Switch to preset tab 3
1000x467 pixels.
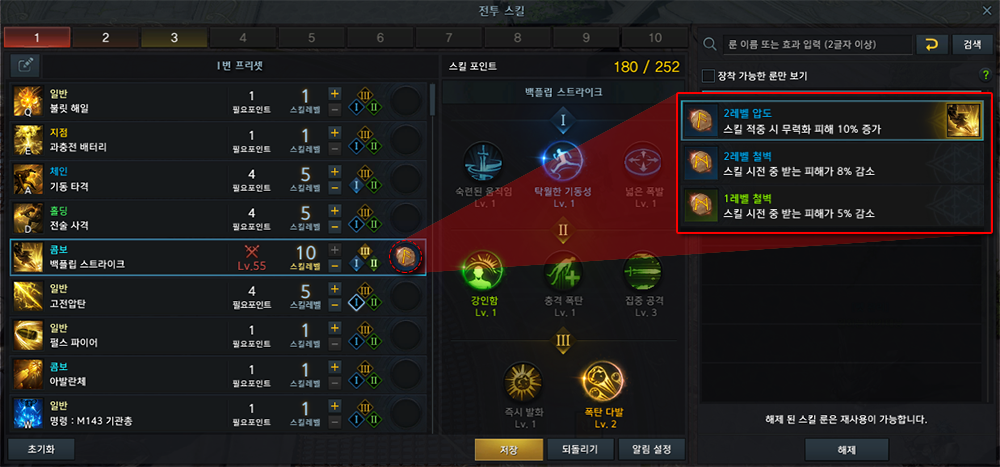(174, 38)
